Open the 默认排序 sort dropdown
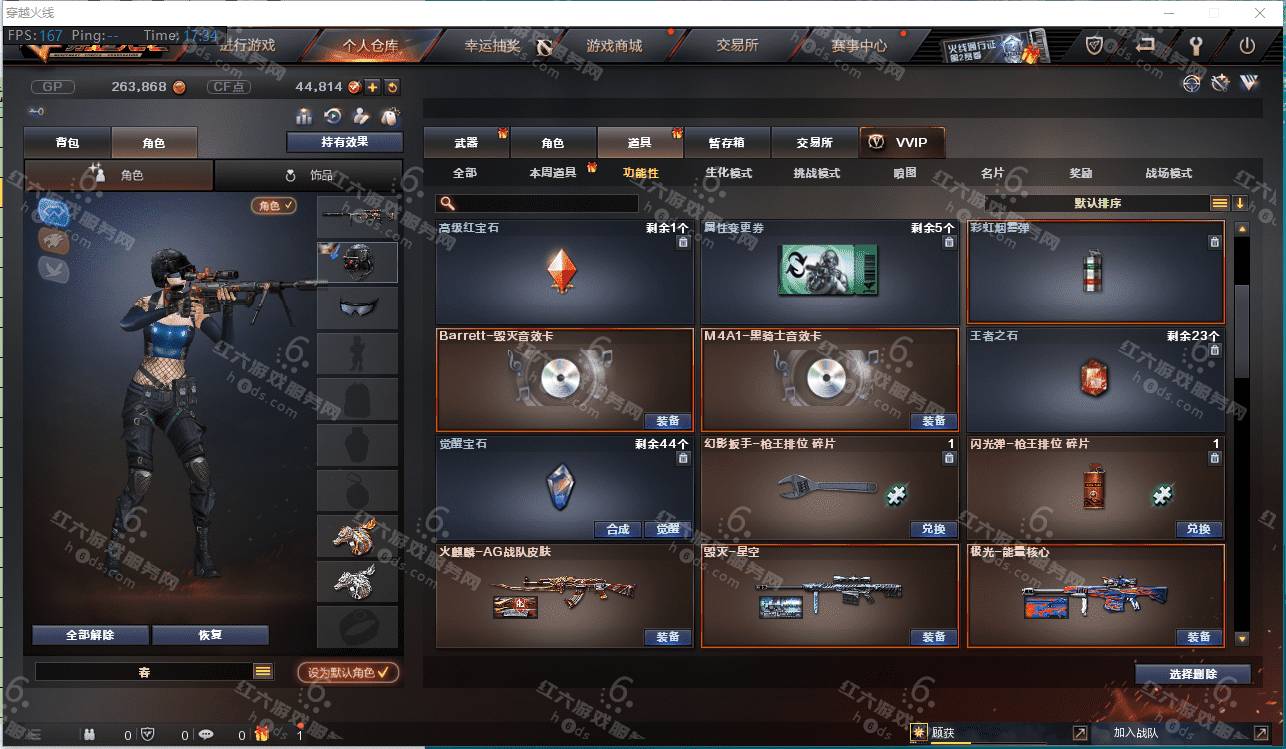 coord(1099,203)
